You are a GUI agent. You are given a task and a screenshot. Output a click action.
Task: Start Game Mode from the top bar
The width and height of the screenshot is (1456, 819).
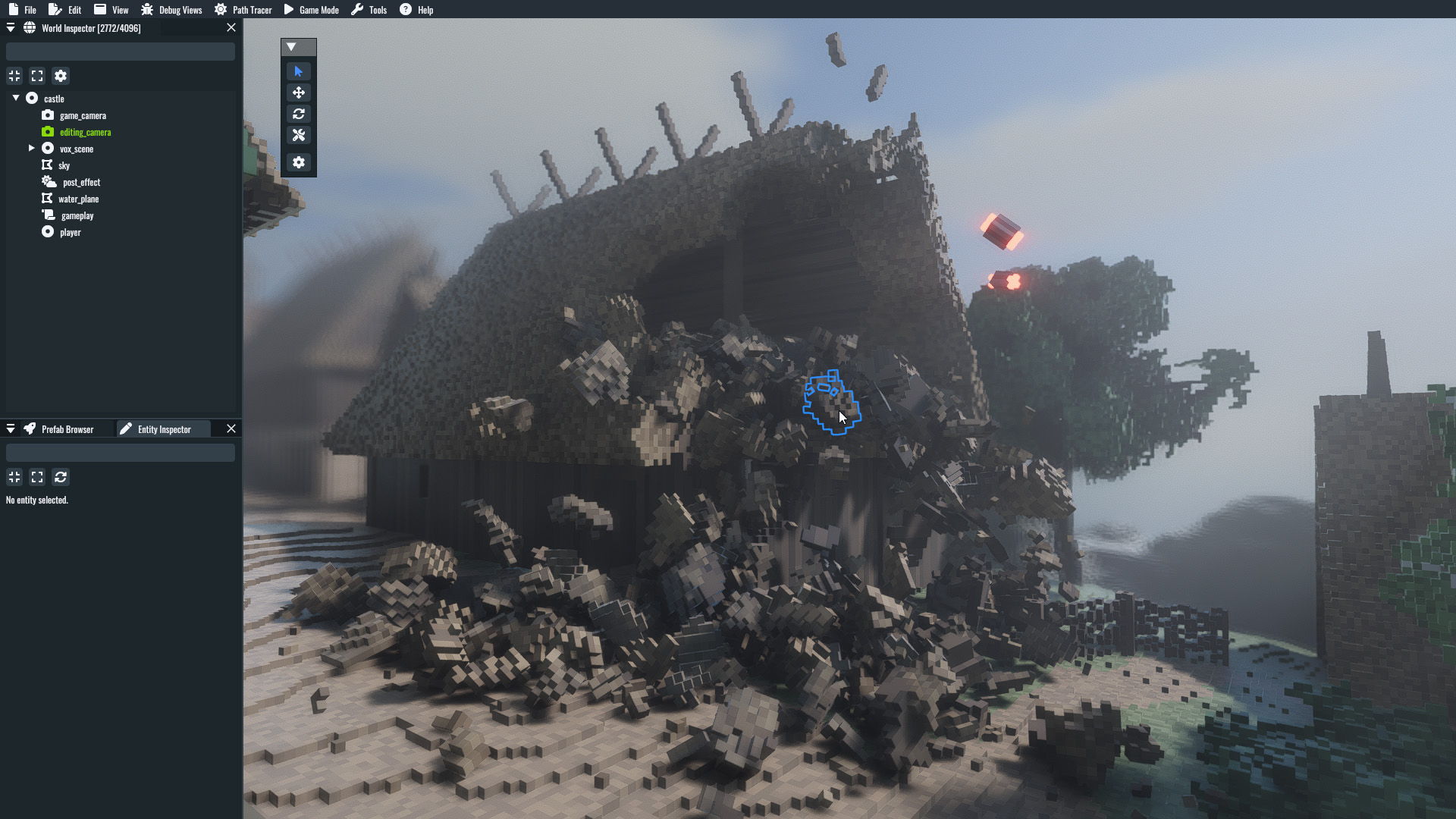coord(312,9)
